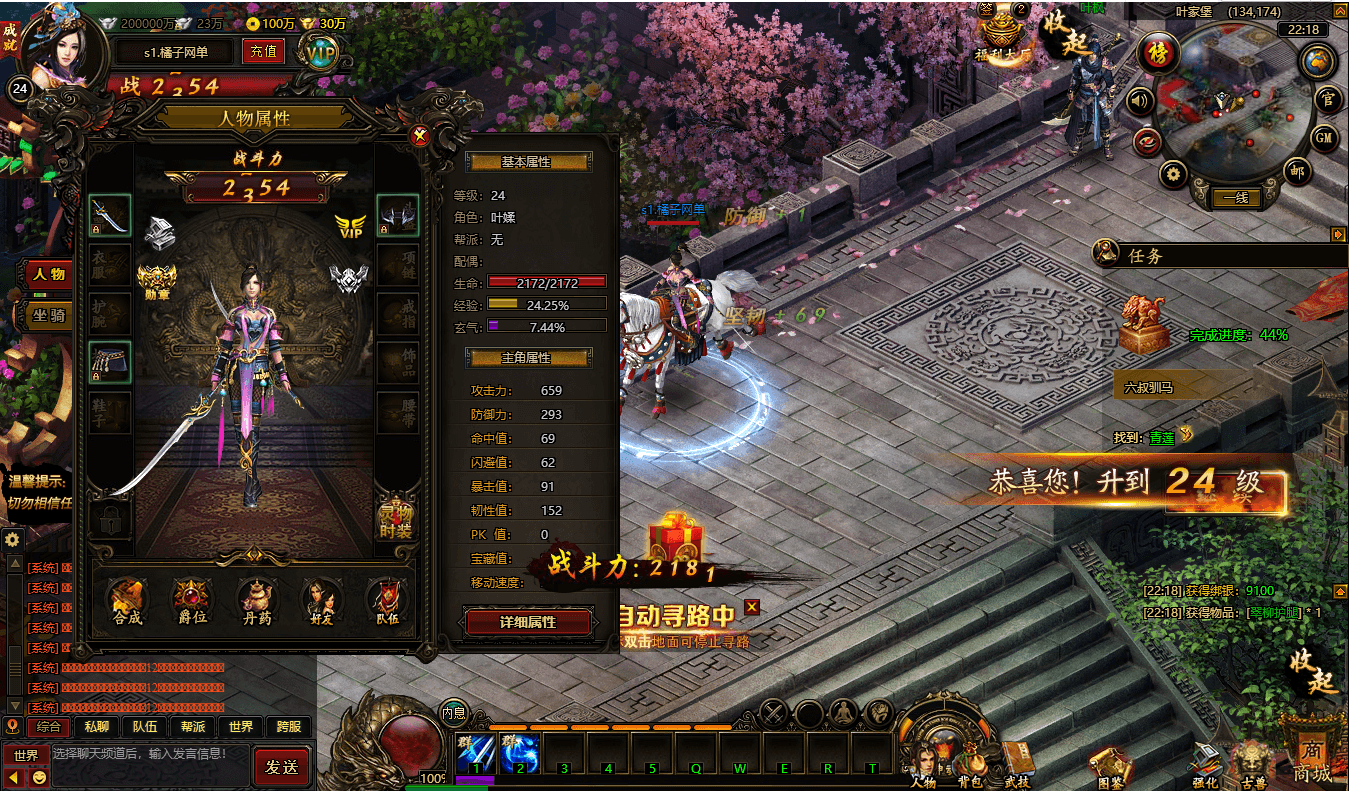
Task: Open the VIP badge at top
Action: (321, 53)
